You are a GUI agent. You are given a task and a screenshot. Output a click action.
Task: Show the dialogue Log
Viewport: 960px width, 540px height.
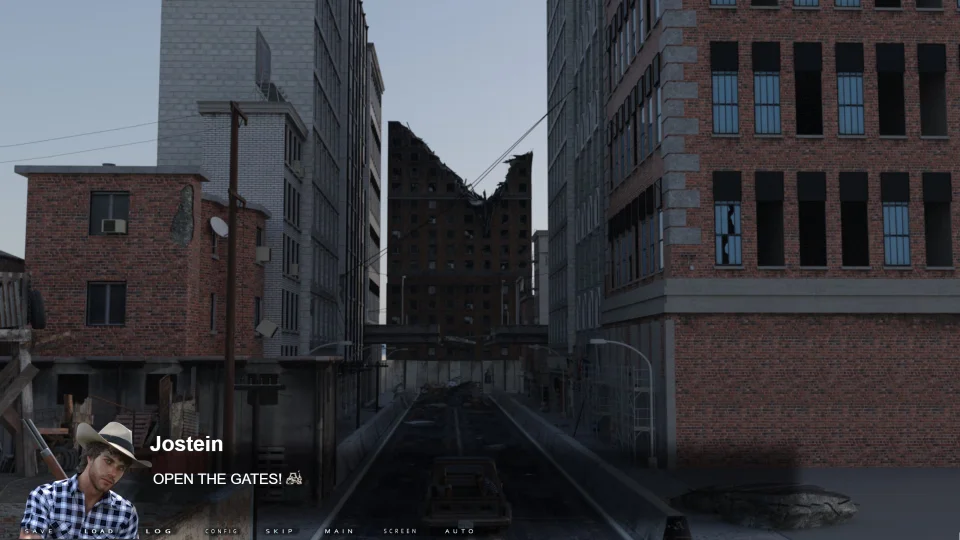159,531
